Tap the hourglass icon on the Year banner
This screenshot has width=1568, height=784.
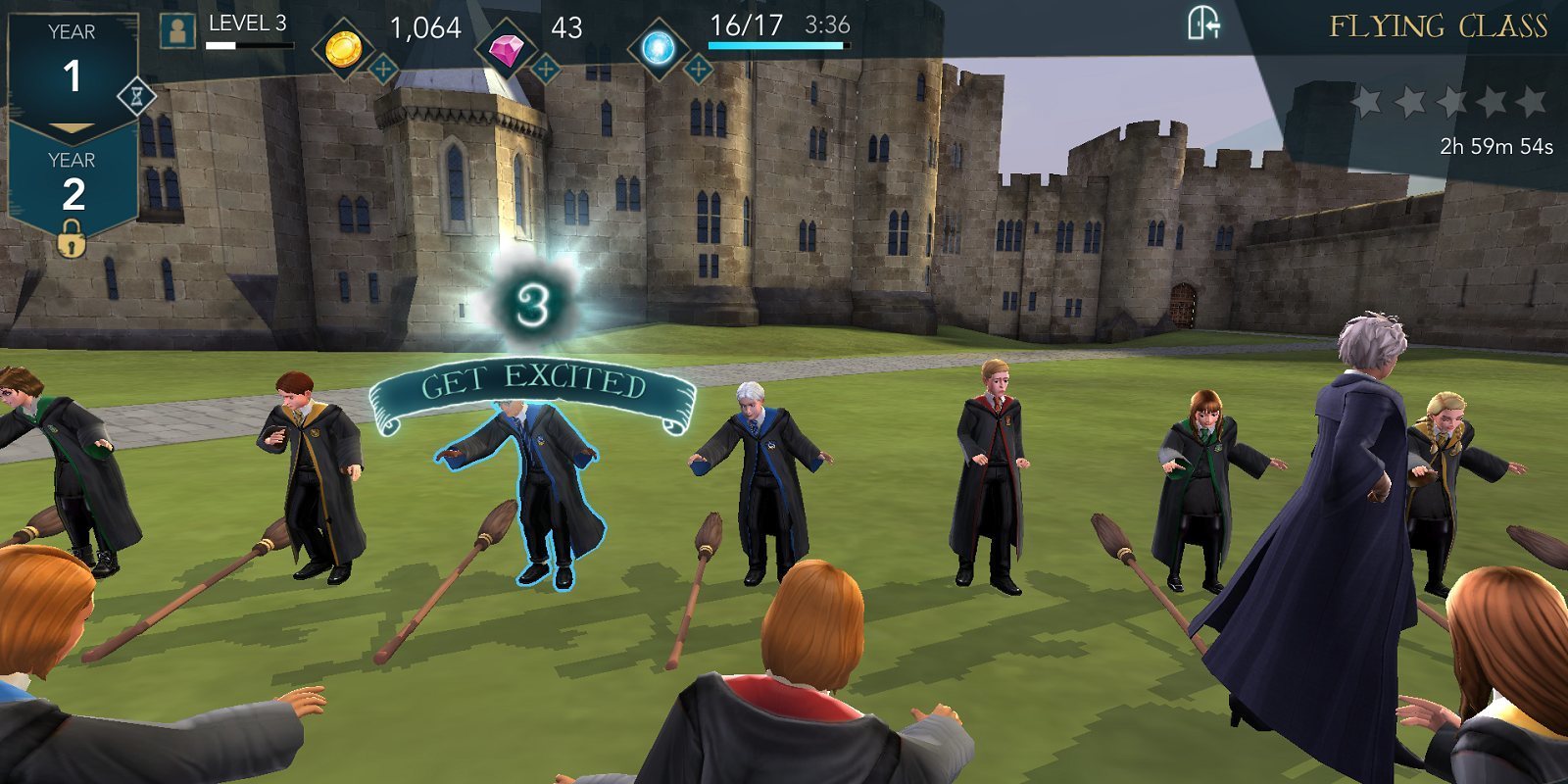click(x=138, y=95)
